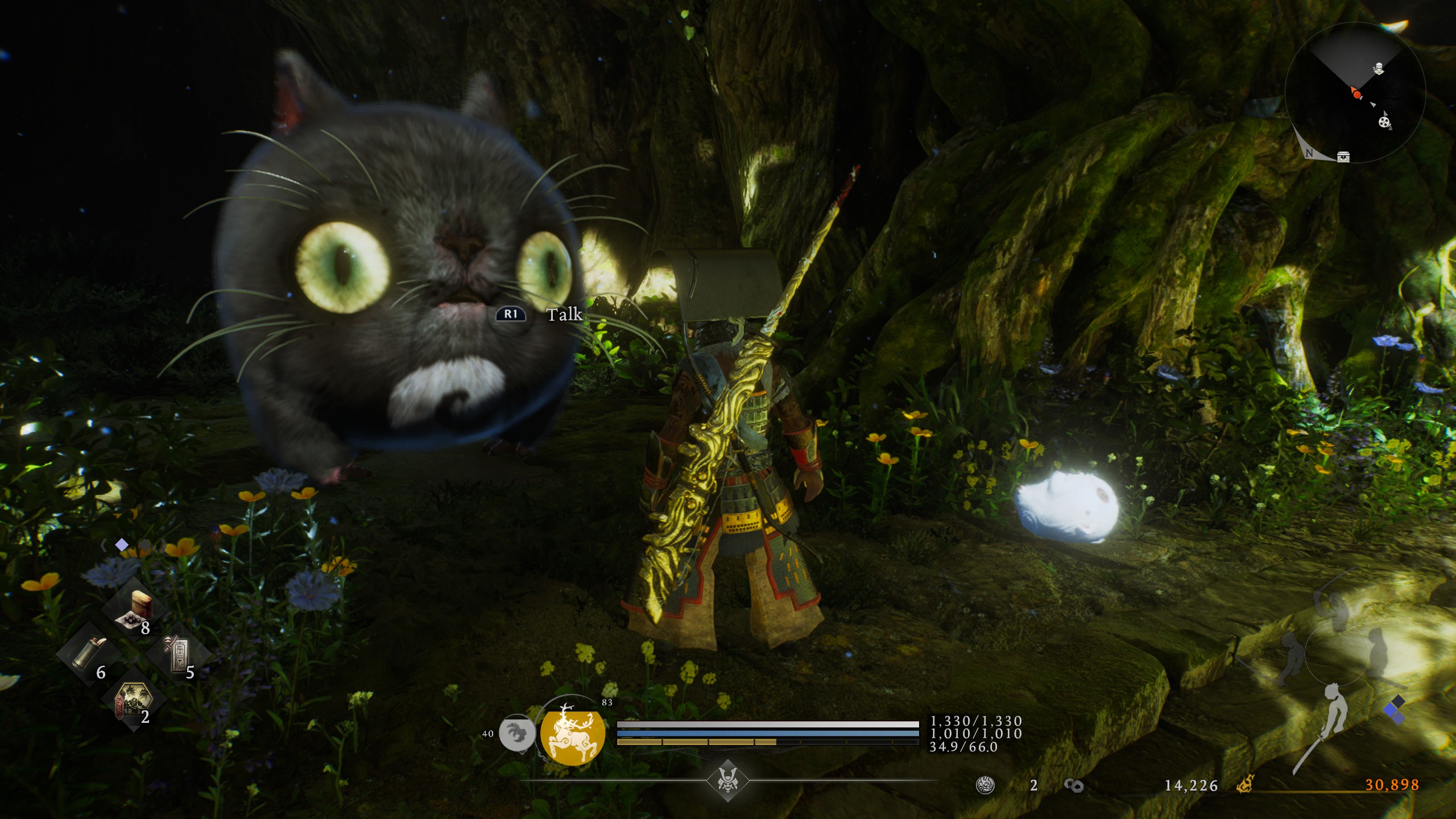1456x819 pixels.
Task: Click the round engraved coin icon
Action: (985, 785)
